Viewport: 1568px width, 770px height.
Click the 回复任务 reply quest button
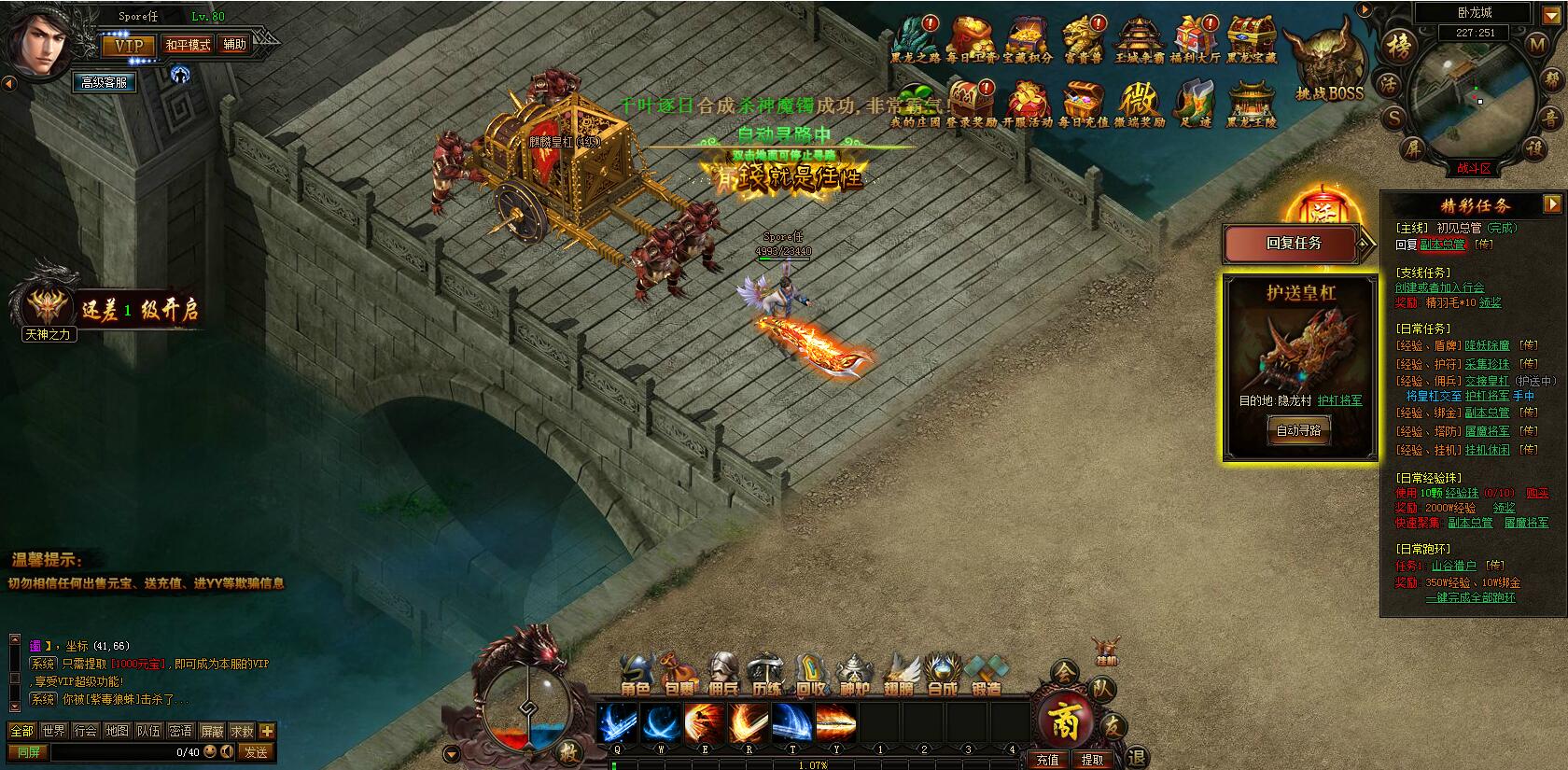click(x=1295, y=244)
